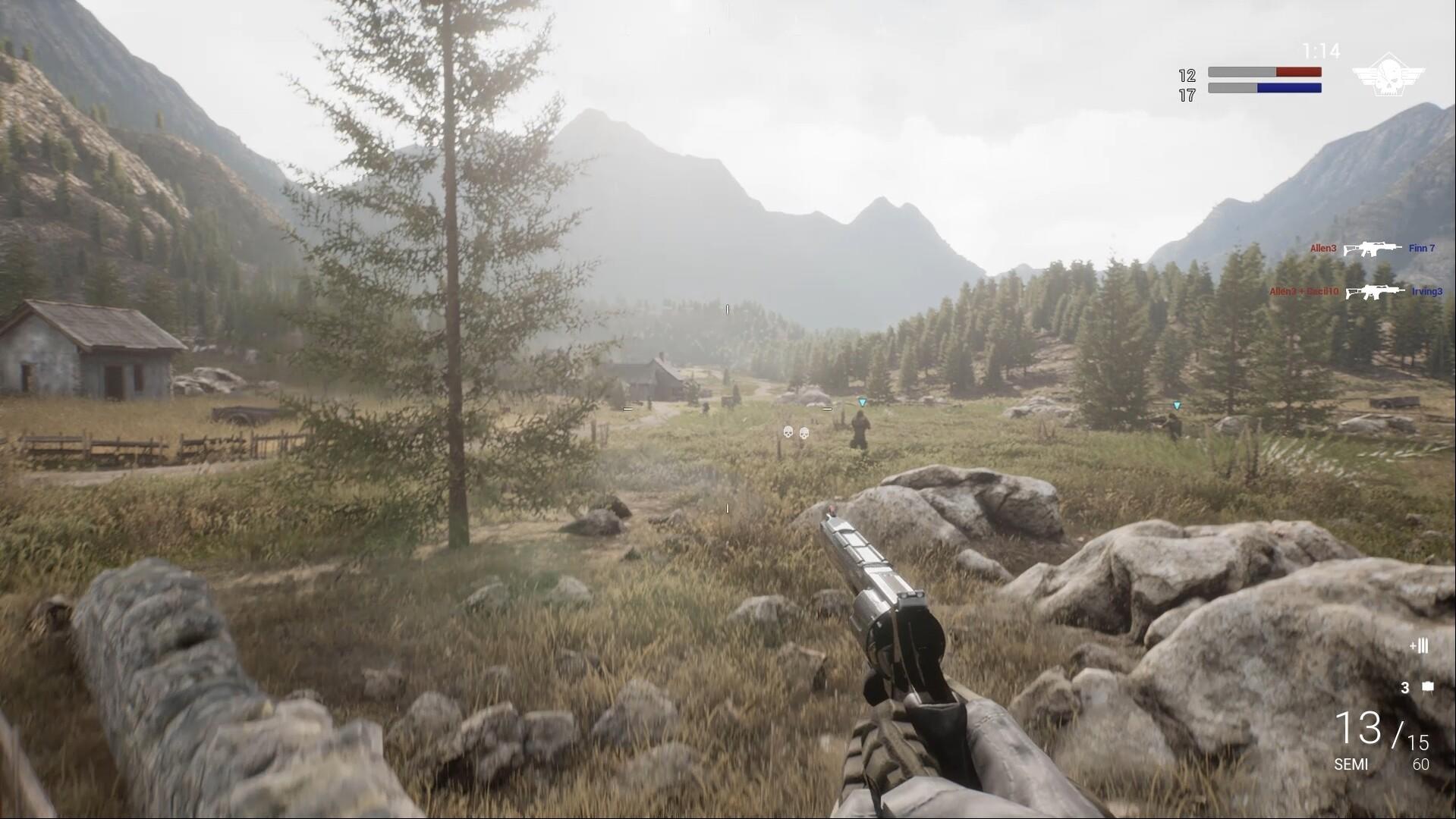Click the blue team score number 17
Screen dimensions: 1456x819
(1187, 96)
